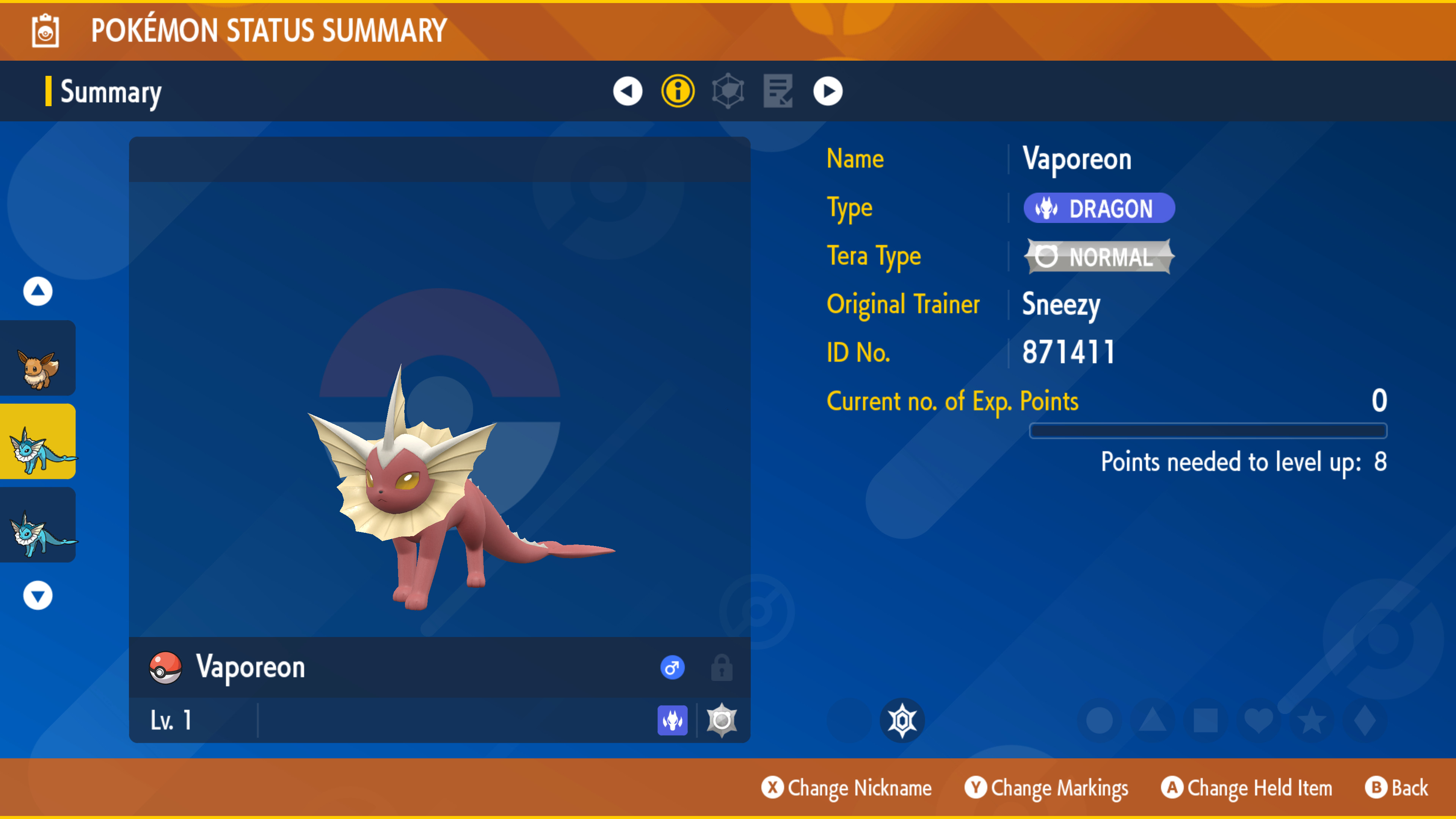Image resolution: width=1456 pixels, height=819 pixels.
Task: Open the info summary tab icon
Action: [678, 91]
